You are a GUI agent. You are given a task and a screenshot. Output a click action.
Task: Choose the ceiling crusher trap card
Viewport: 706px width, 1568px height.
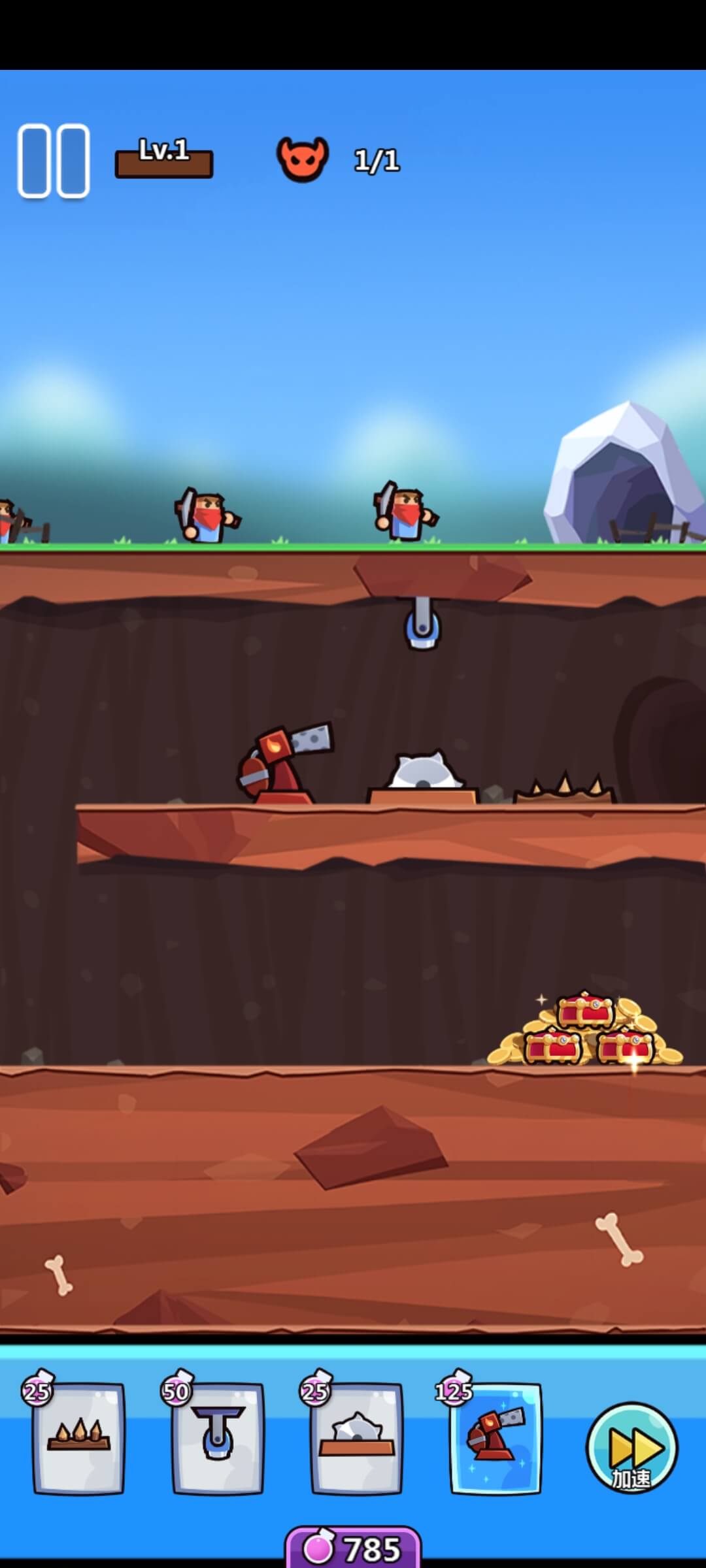[x=218, y=1439]
